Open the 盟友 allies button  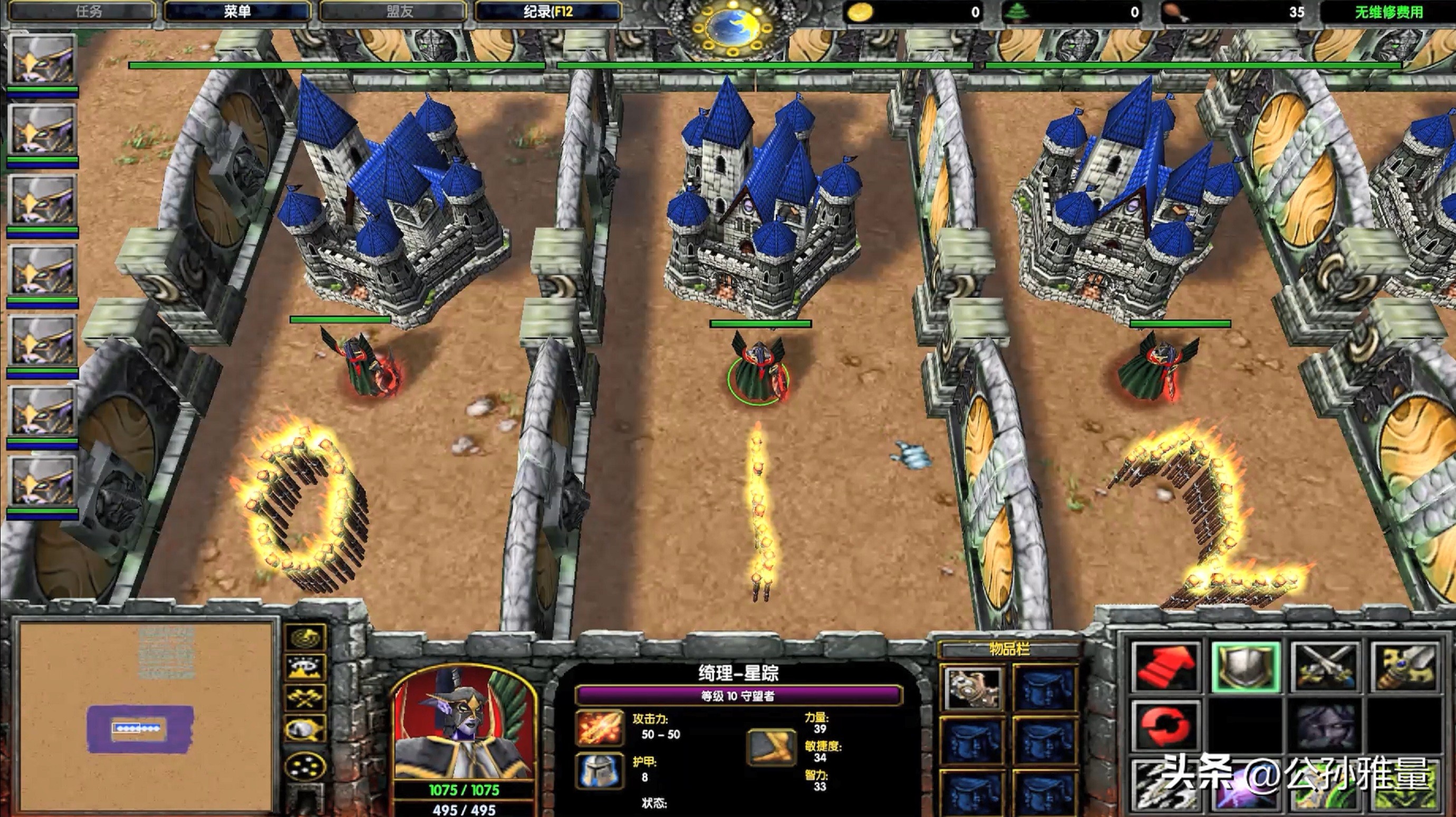(393, 11)
